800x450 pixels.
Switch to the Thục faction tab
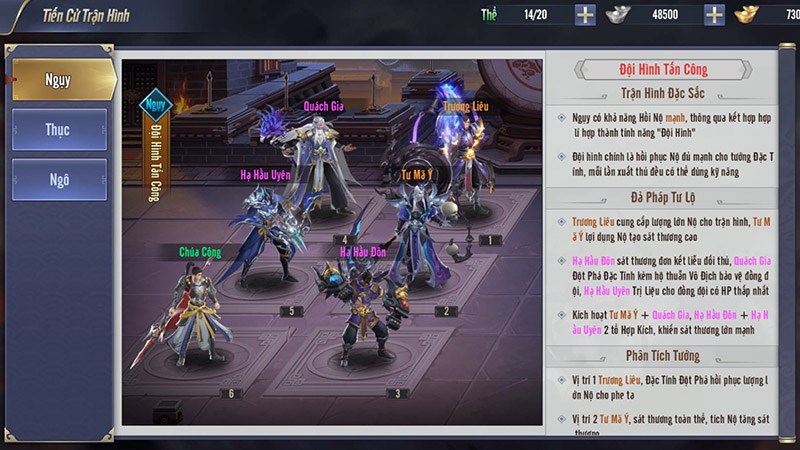tap(59, 130)
